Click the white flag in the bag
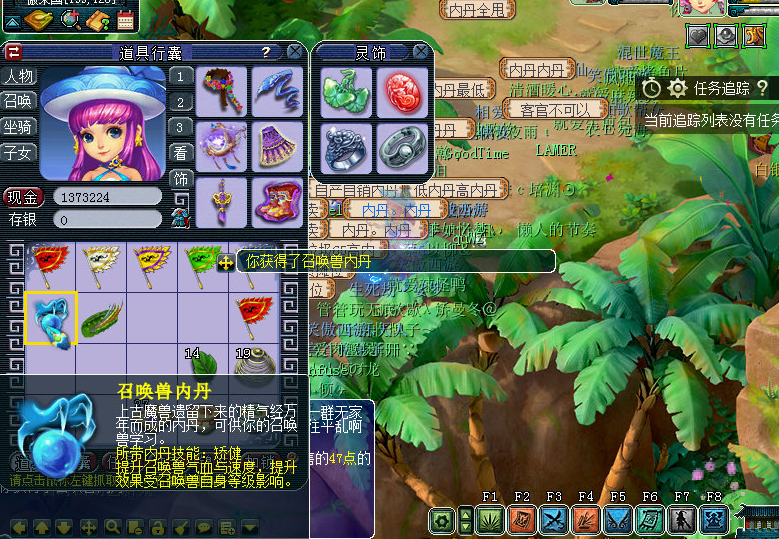This screenshot has width=779, height=539. (x=101, y=266)
